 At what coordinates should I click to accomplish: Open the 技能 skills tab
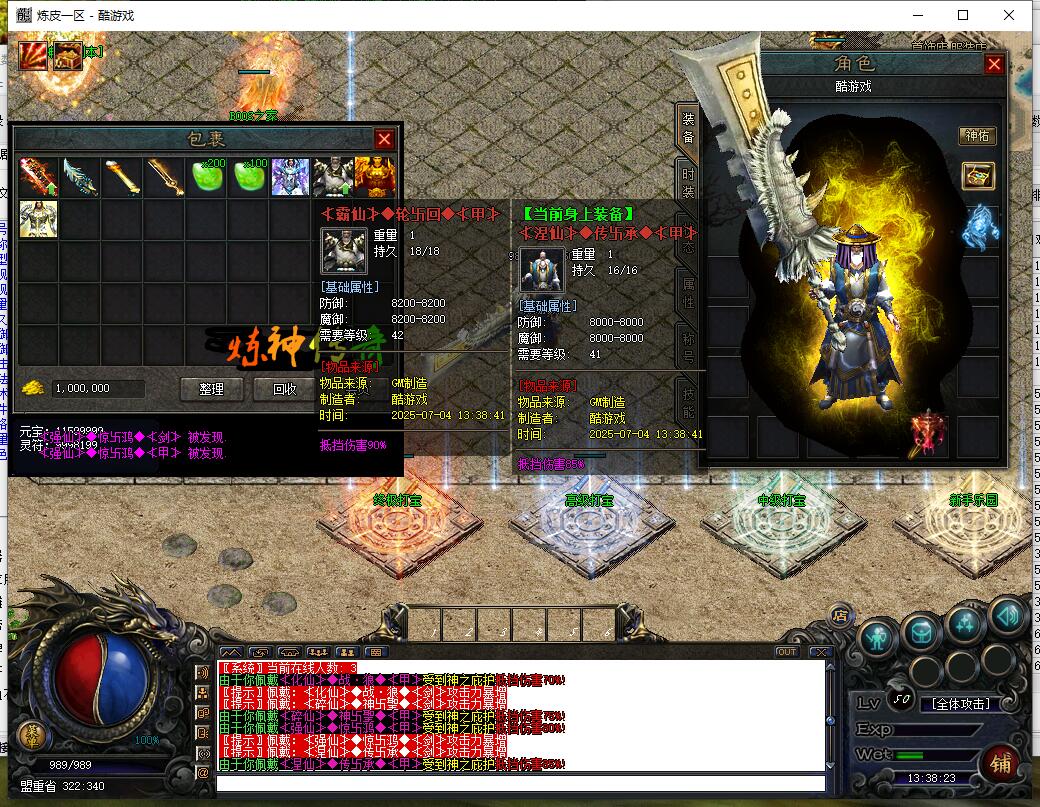click(688, 398)
